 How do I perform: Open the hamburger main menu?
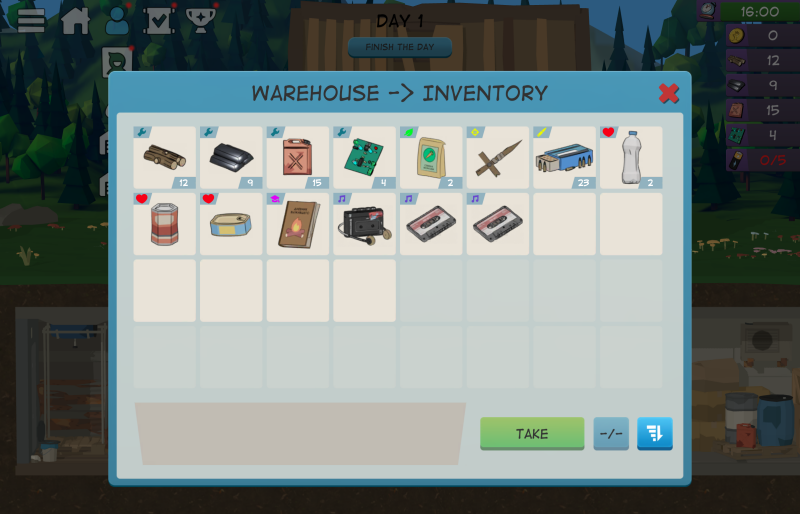pyautogui.click(x=31, y=20)
